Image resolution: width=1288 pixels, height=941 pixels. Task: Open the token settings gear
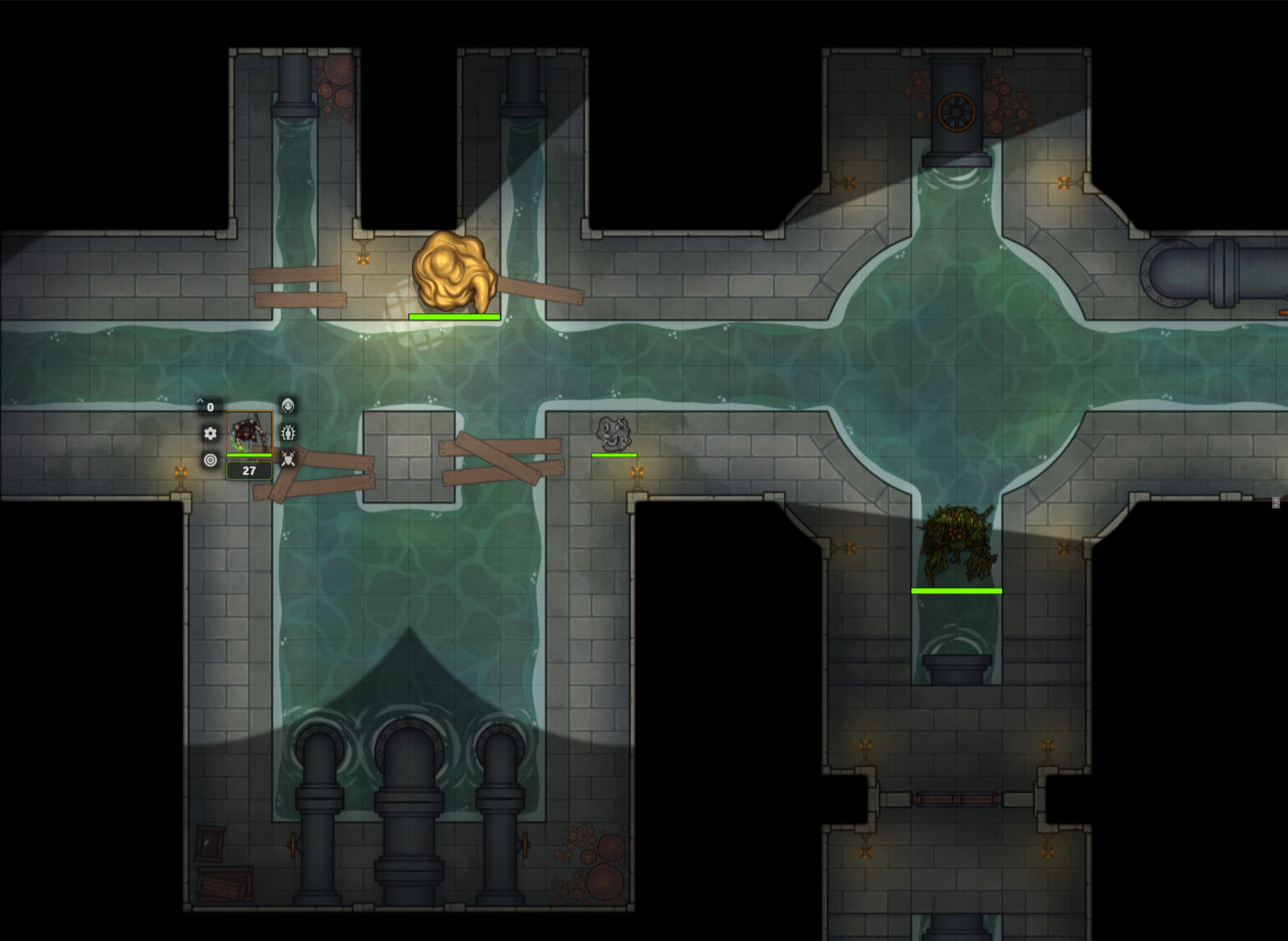(x=210, y=433)
